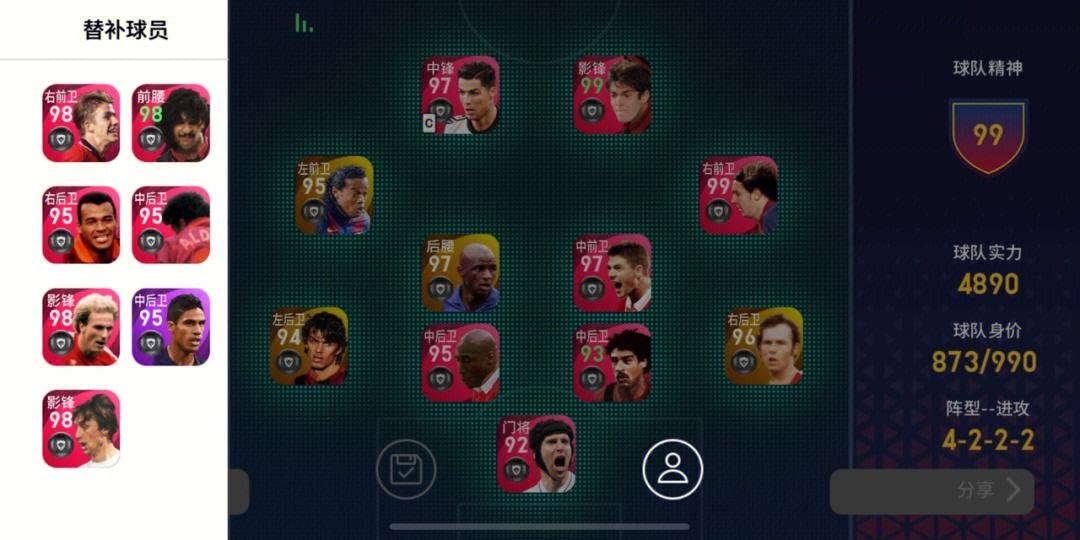Select the 影锋 99 player card
The image size is (1080, 540).
[612, 95]
